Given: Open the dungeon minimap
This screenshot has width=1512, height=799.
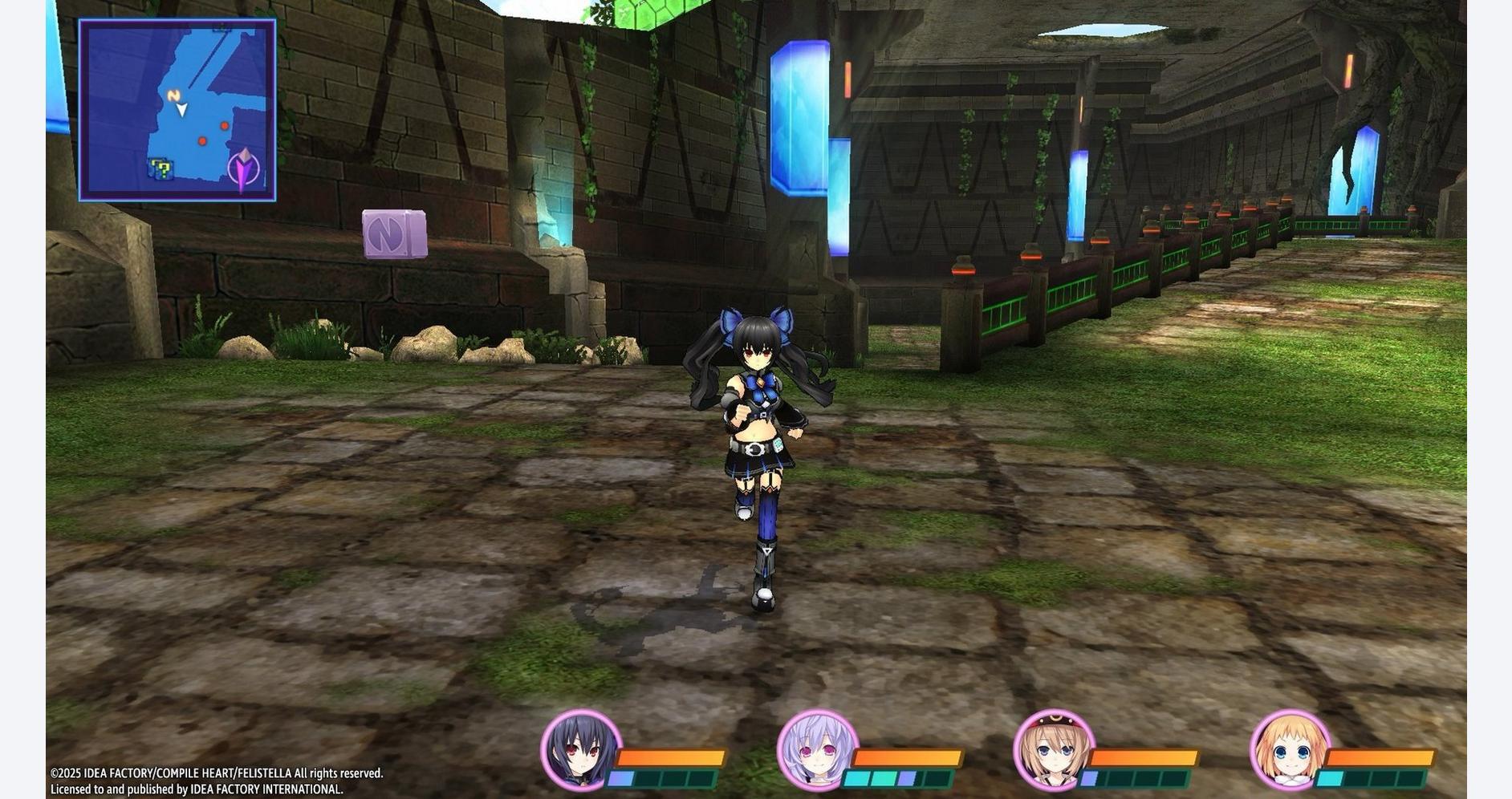Looking at the screenshot, I should pyautogui.click(x=177, y=110).
